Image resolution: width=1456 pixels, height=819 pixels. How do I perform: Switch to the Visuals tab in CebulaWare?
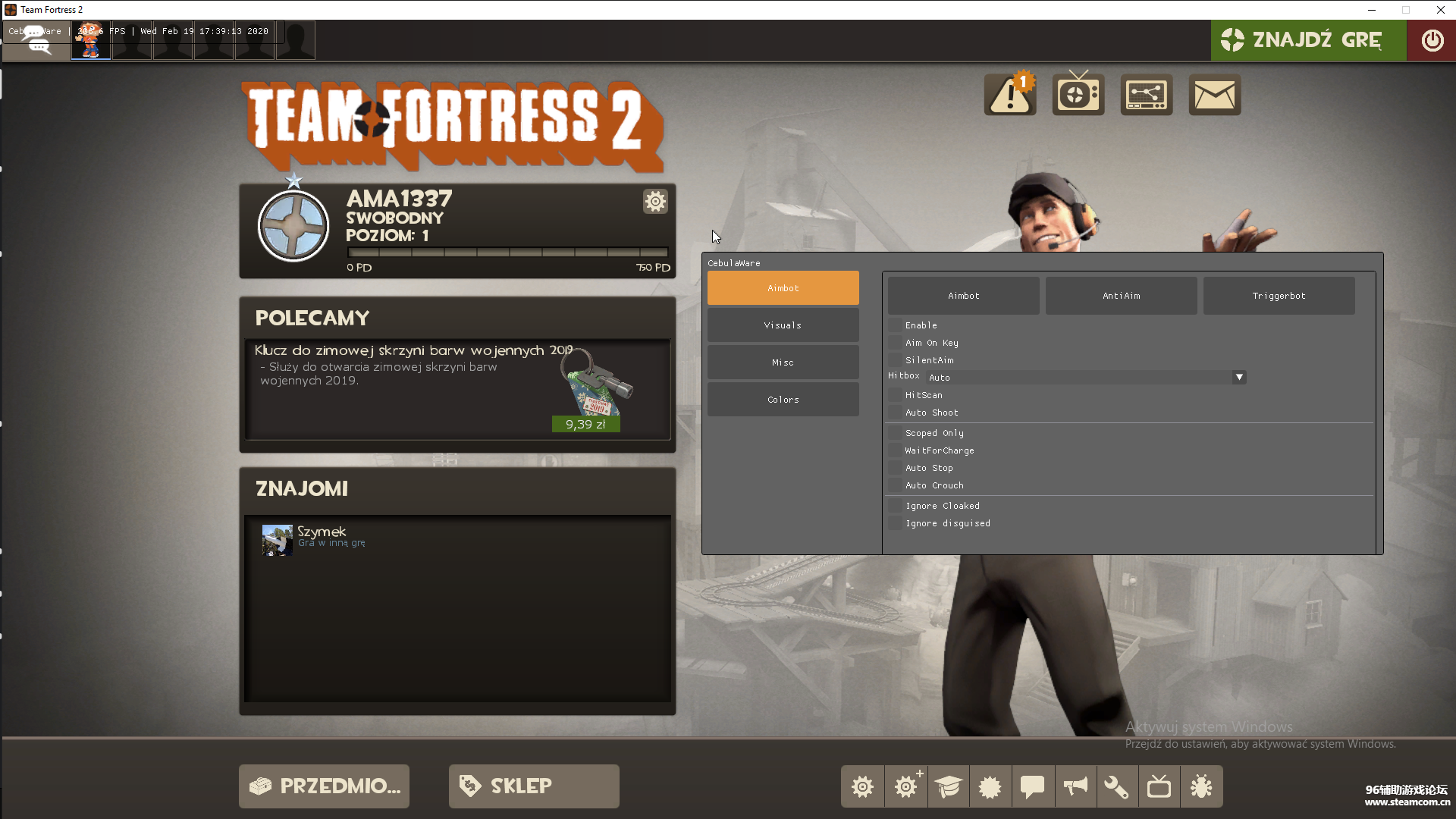coord(783,325)
